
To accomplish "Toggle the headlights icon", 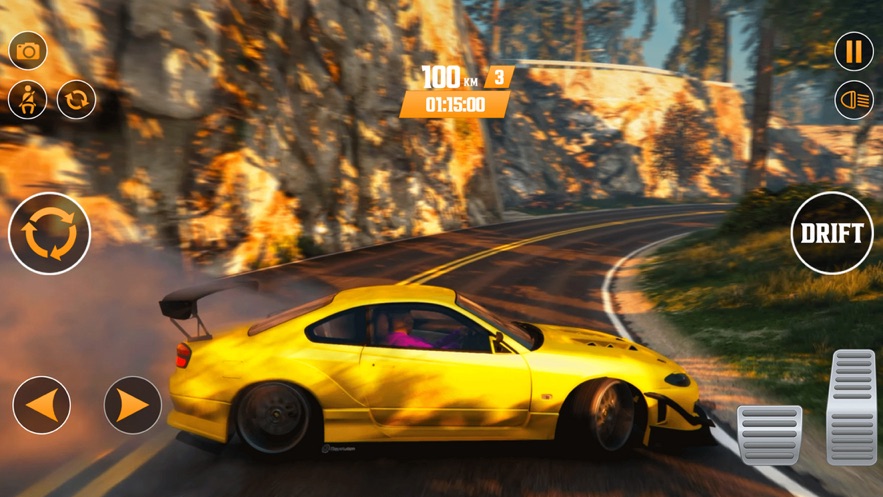I will point(854,100).
